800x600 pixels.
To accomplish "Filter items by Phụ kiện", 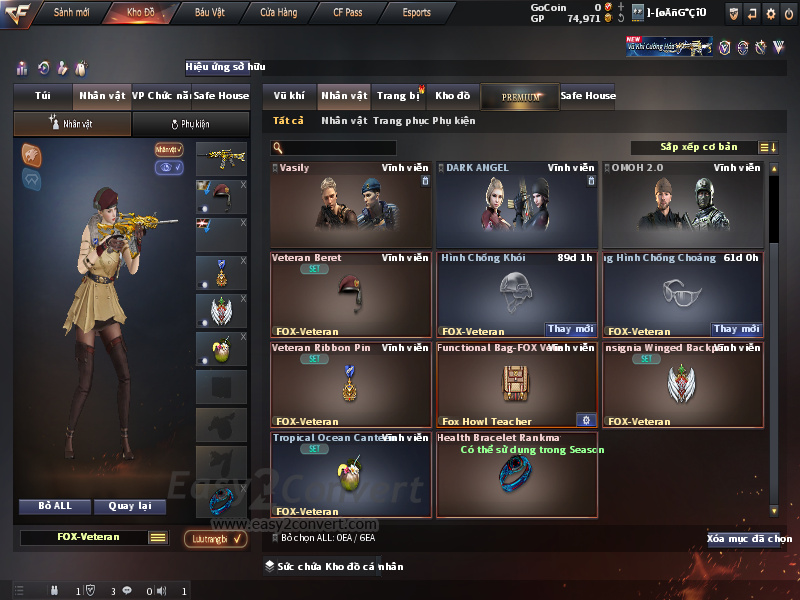I will (454, 121).
